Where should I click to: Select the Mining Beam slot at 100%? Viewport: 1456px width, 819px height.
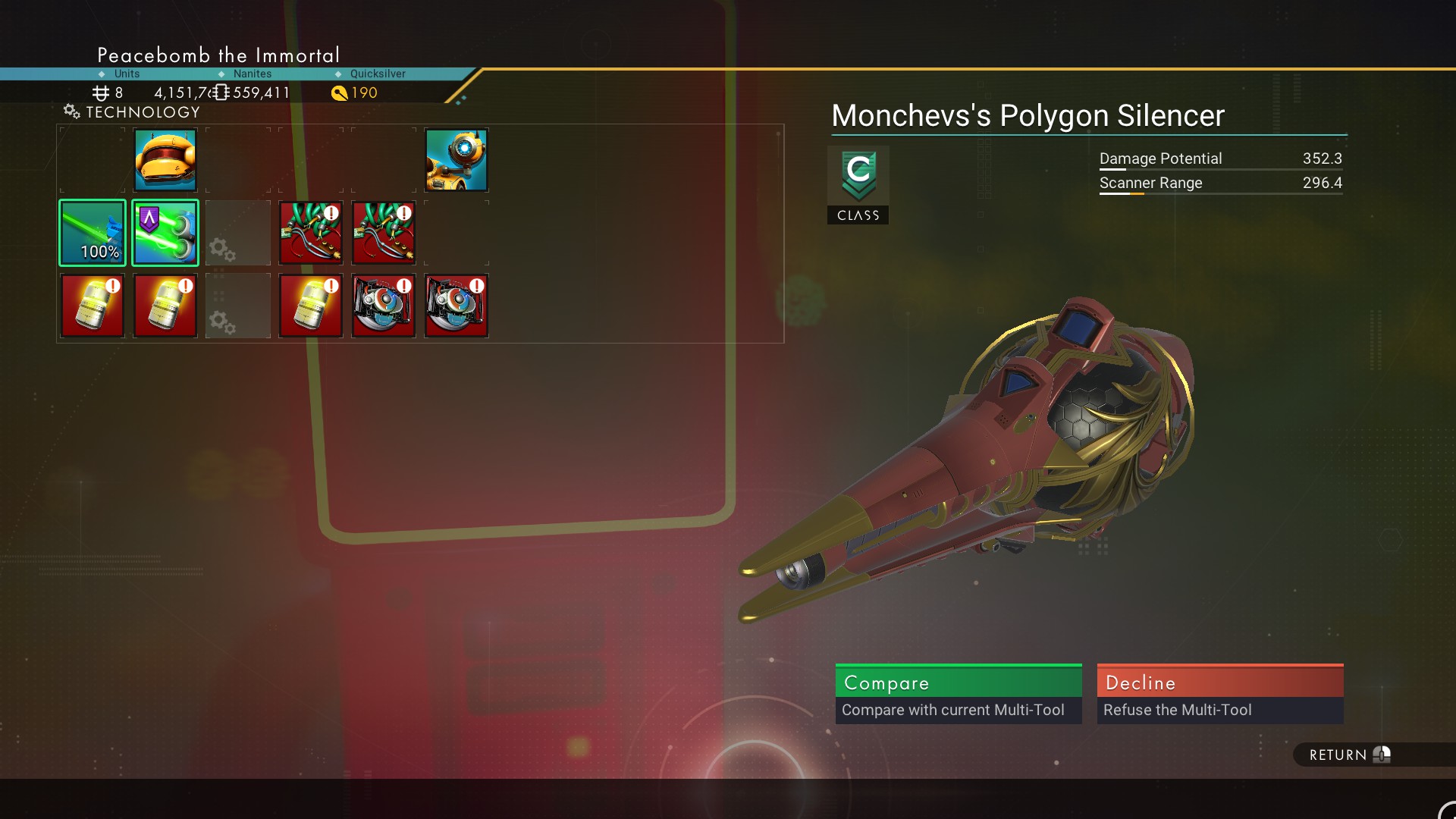(93, 233)
